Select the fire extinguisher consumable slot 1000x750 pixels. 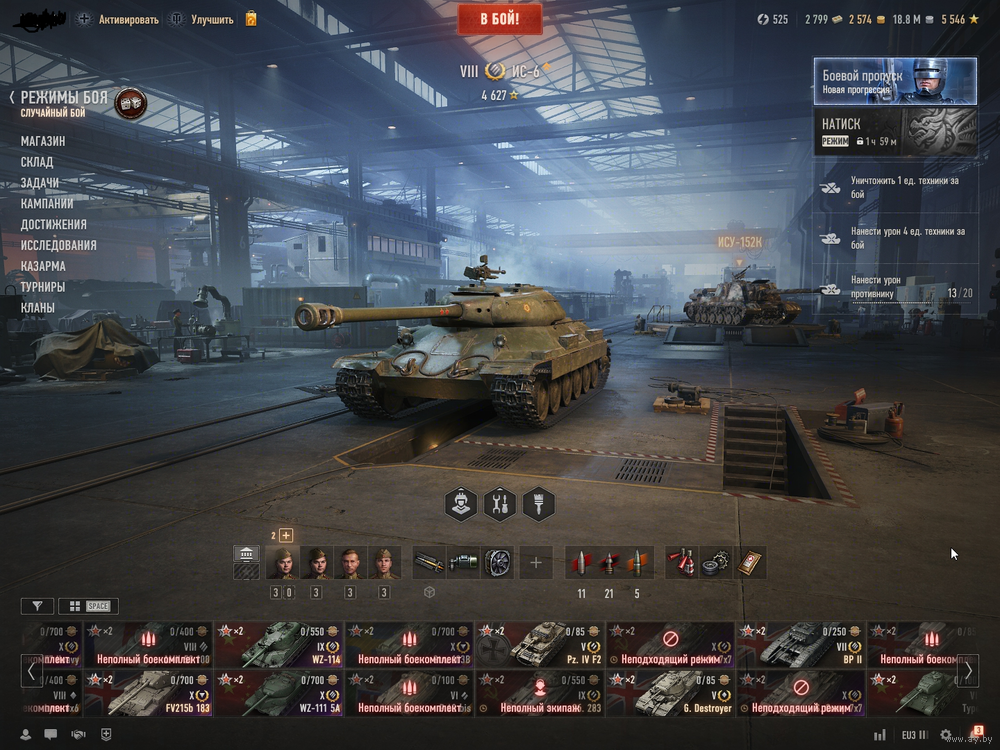coord(682,563)
